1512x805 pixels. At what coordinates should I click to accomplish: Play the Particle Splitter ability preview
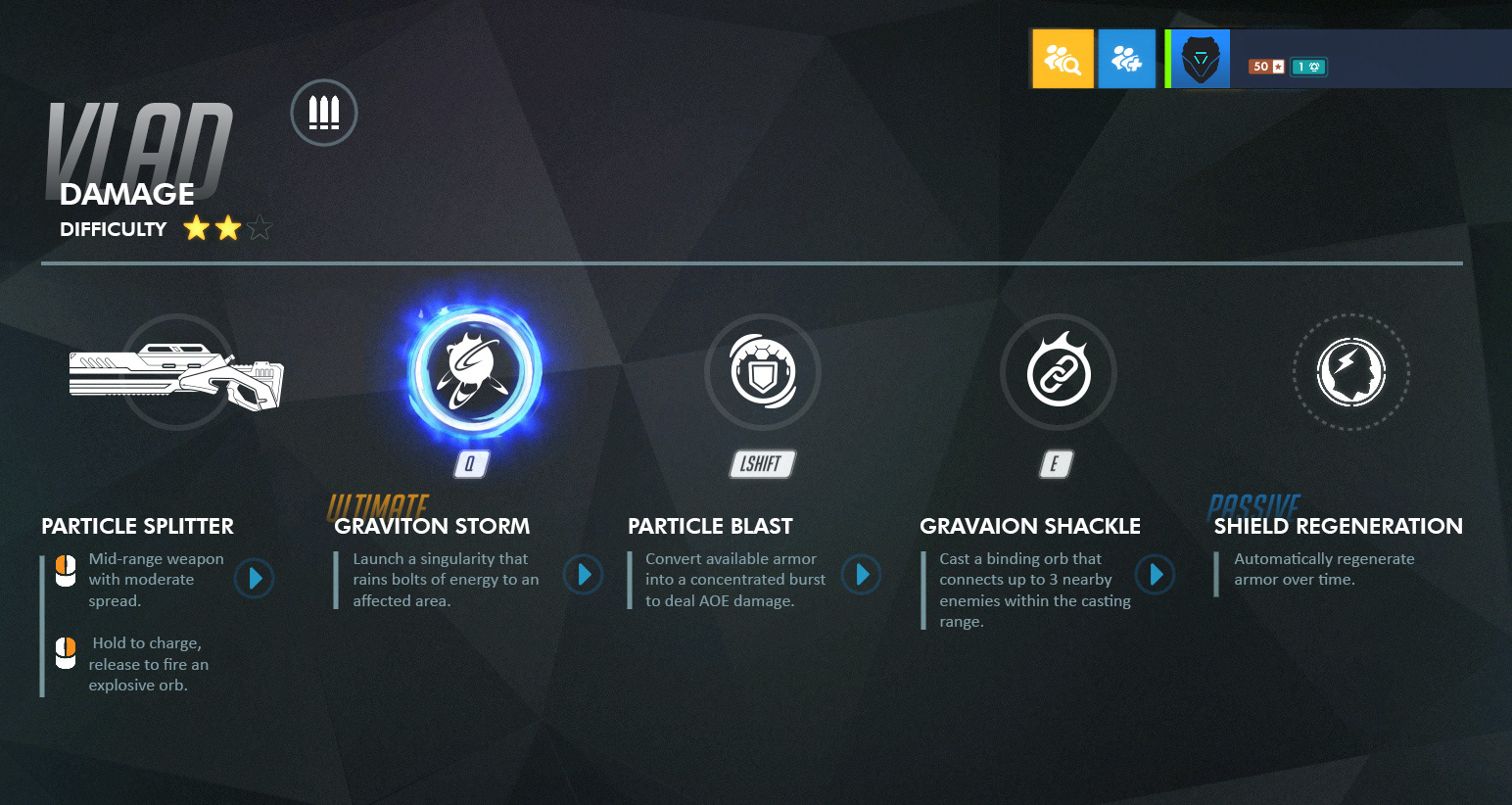[x=254, y=579]
